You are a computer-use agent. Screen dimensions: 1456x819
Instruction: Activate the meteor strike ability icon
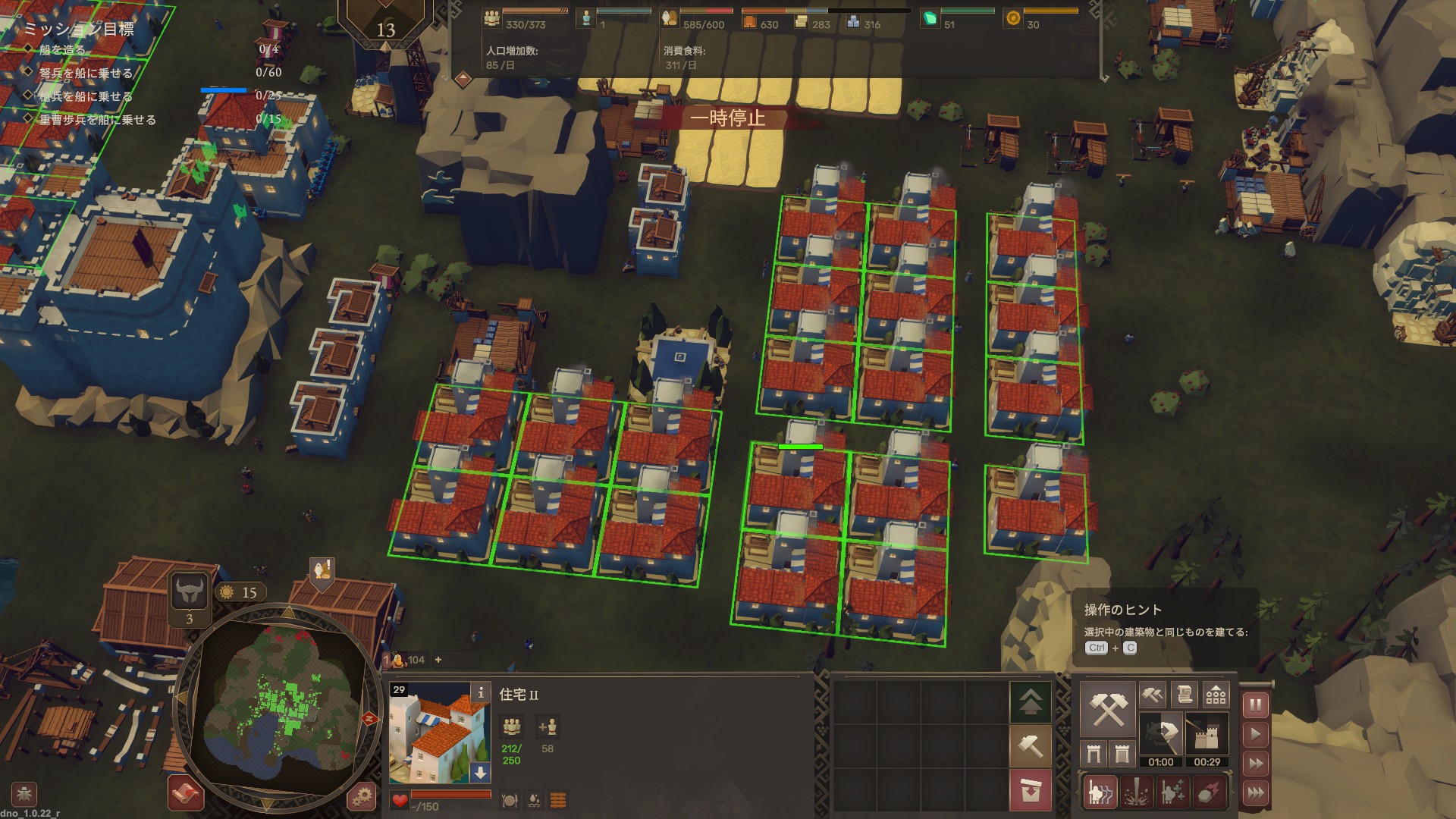pyautogui.click(x=1207, y=792)
